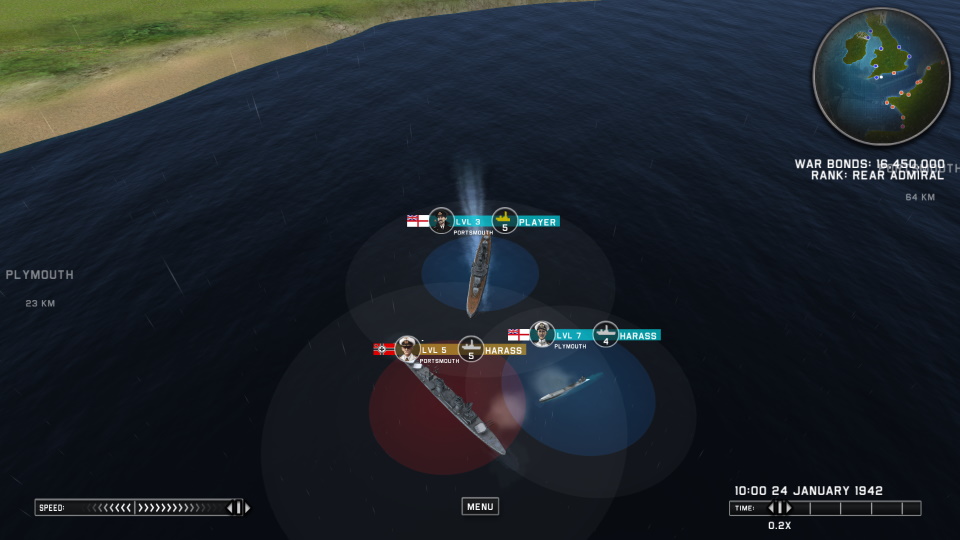This screenshot has width=960, height=540.
Task: Click the Plymouth fleet's ship-count icon
Action: pyautogui.click(x=605, y=334)
